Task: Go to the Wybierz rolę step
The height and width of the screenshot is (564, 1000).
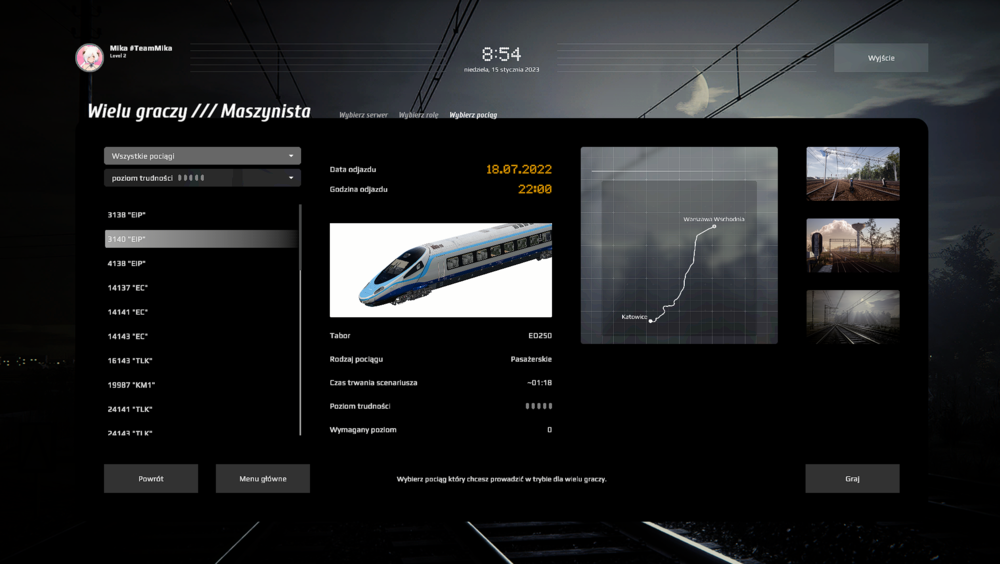Action: coord(418,115)
